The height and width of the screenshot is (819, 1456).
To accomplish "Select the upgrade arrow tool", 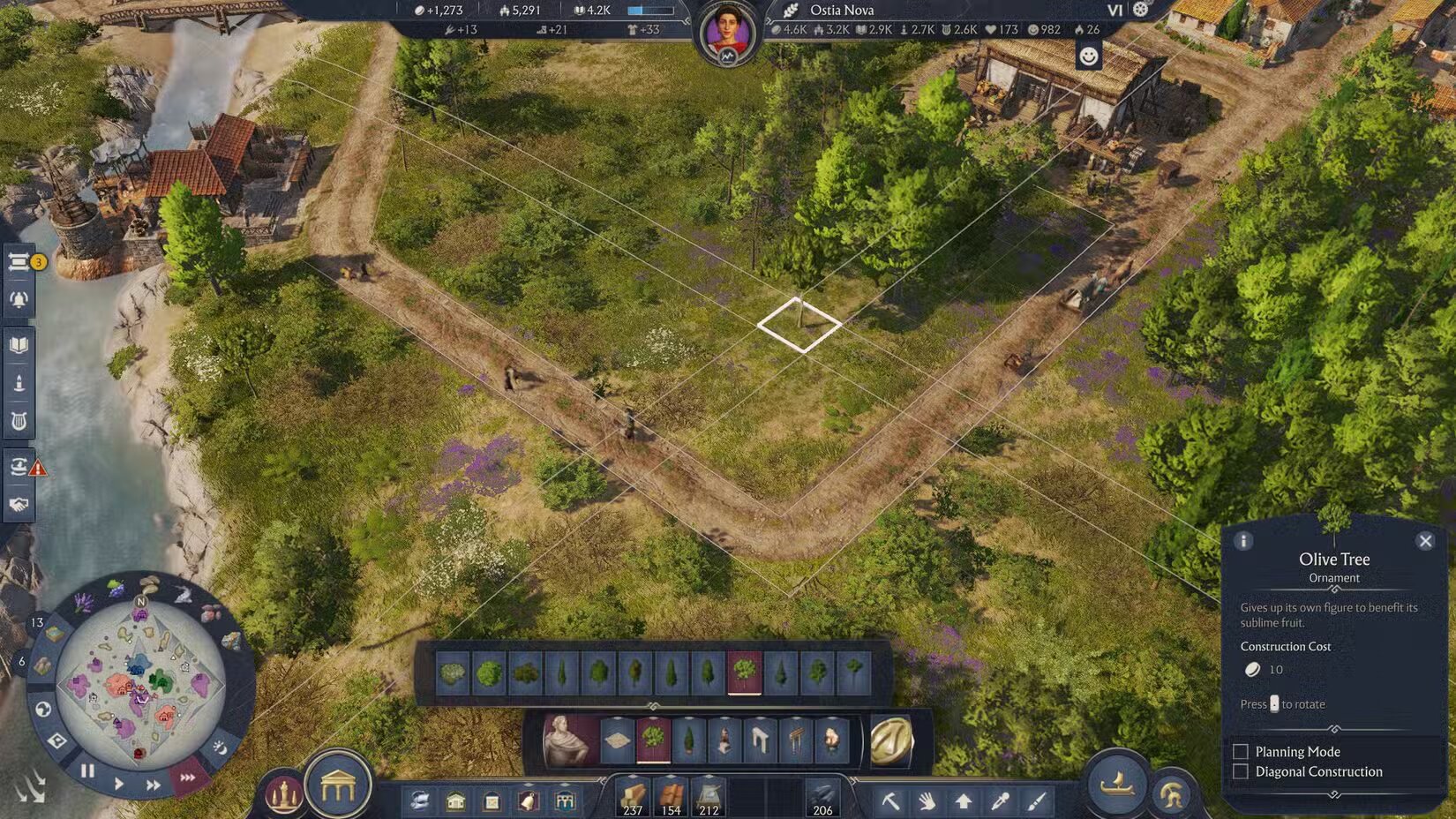I will coord(964,802).
